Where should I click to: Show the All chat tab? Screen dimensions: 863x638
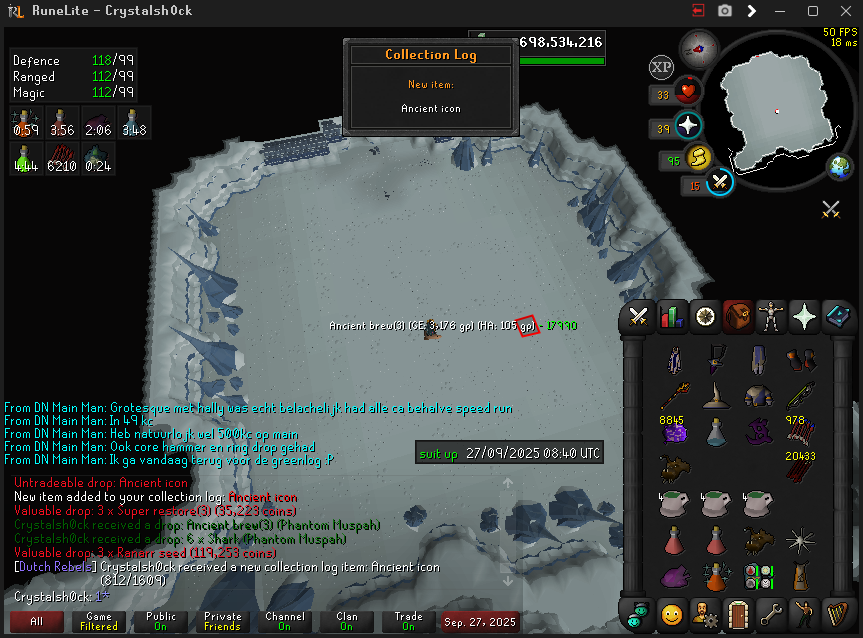pyautogui.click(x=37, y=621)
